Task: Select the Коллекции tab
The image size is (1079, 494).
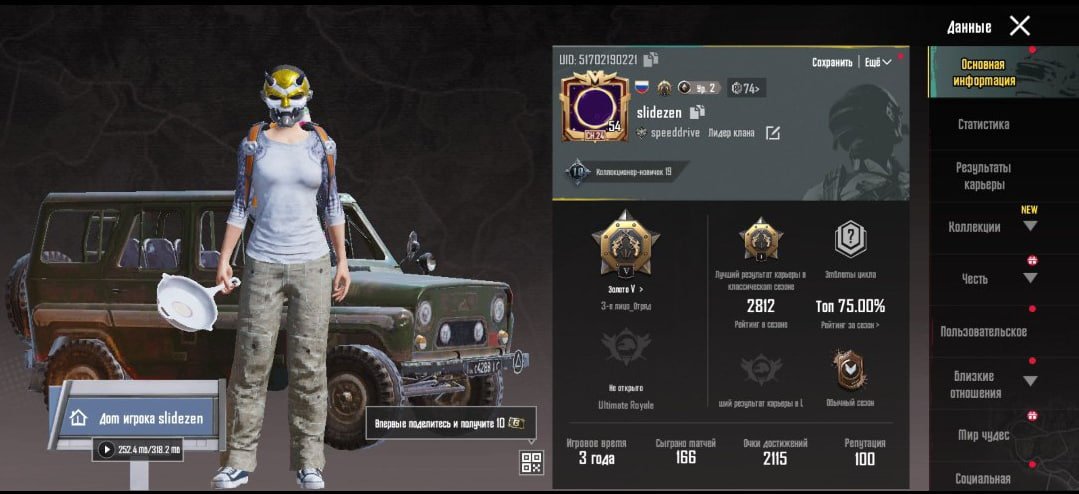Action: (975, 227)
